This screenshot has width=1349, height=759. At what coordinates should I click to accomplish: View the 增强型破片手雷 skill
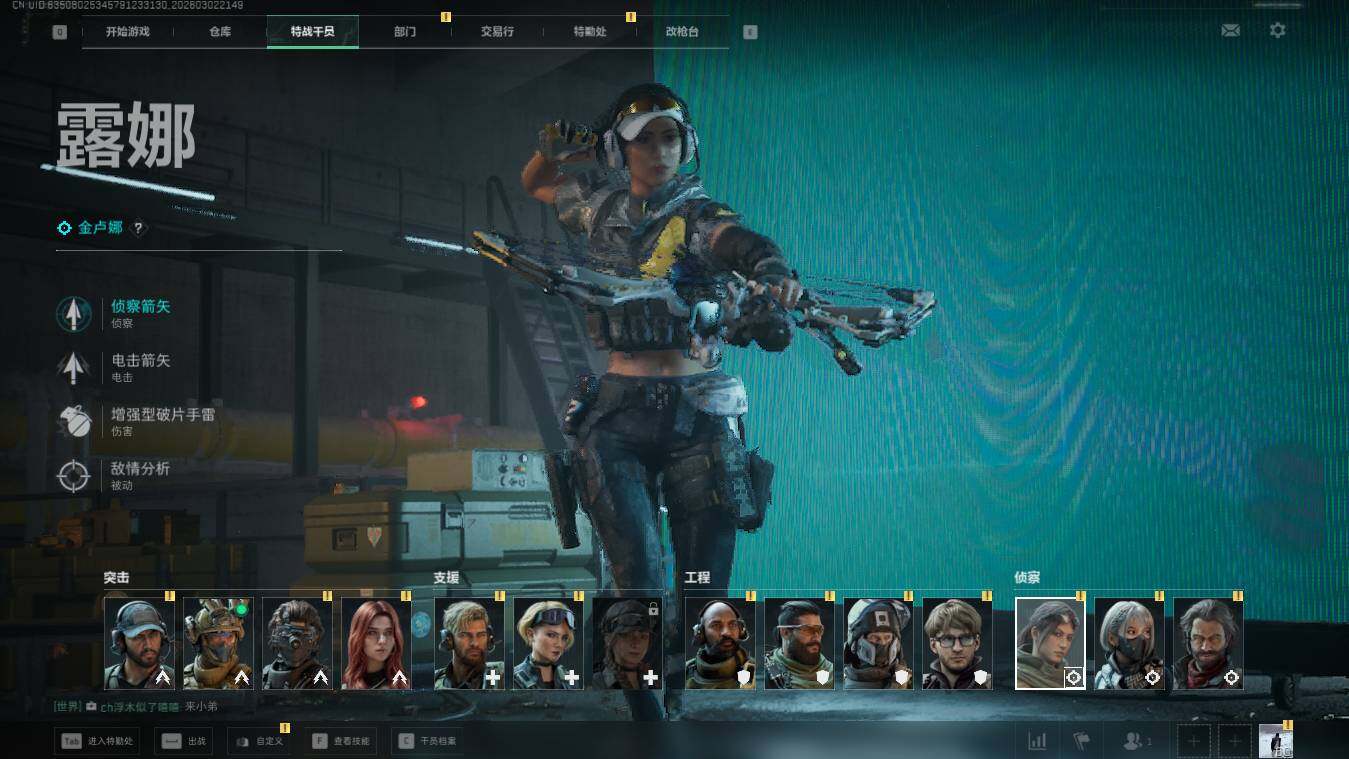[x=162, y=421]
